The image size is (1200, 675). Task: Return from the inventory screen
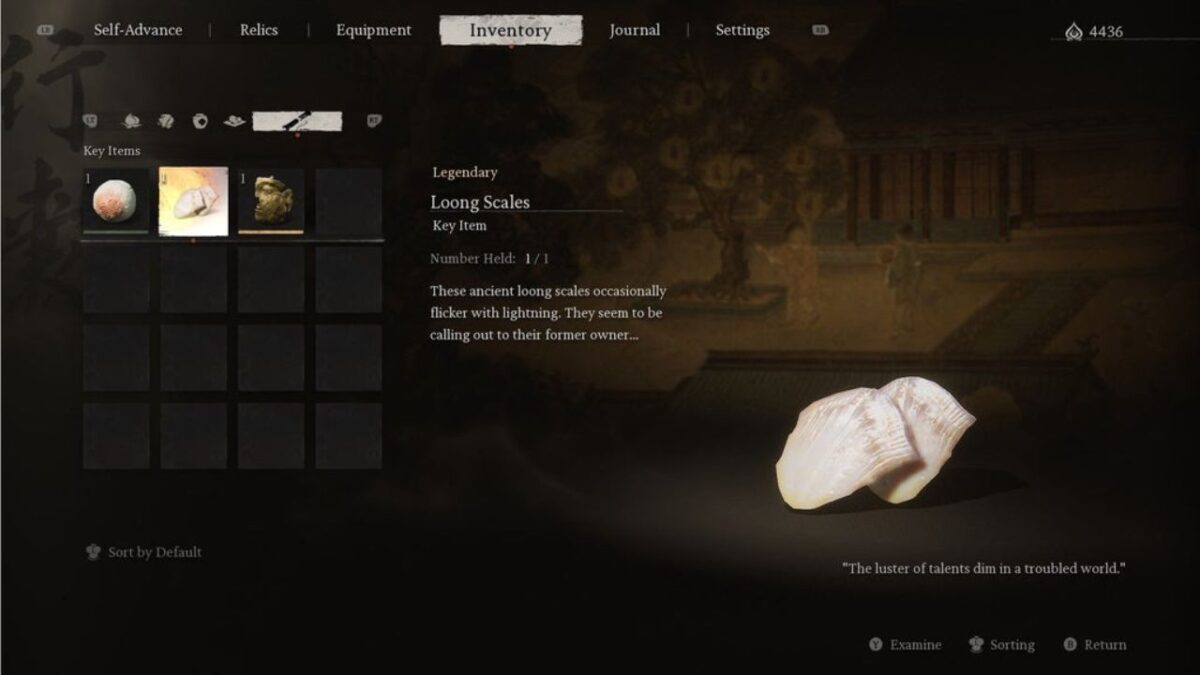tap(1096, 645)
